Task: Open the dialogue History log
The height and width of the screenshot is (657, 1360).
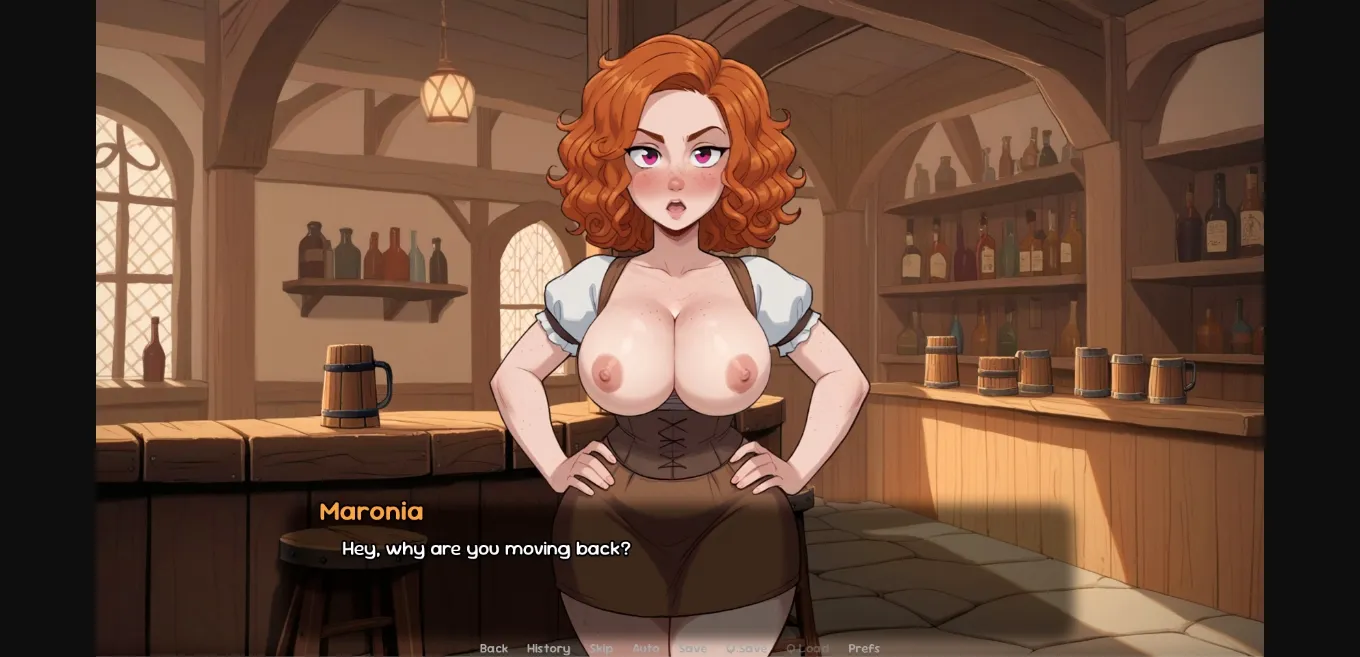Action: (548, 648)
